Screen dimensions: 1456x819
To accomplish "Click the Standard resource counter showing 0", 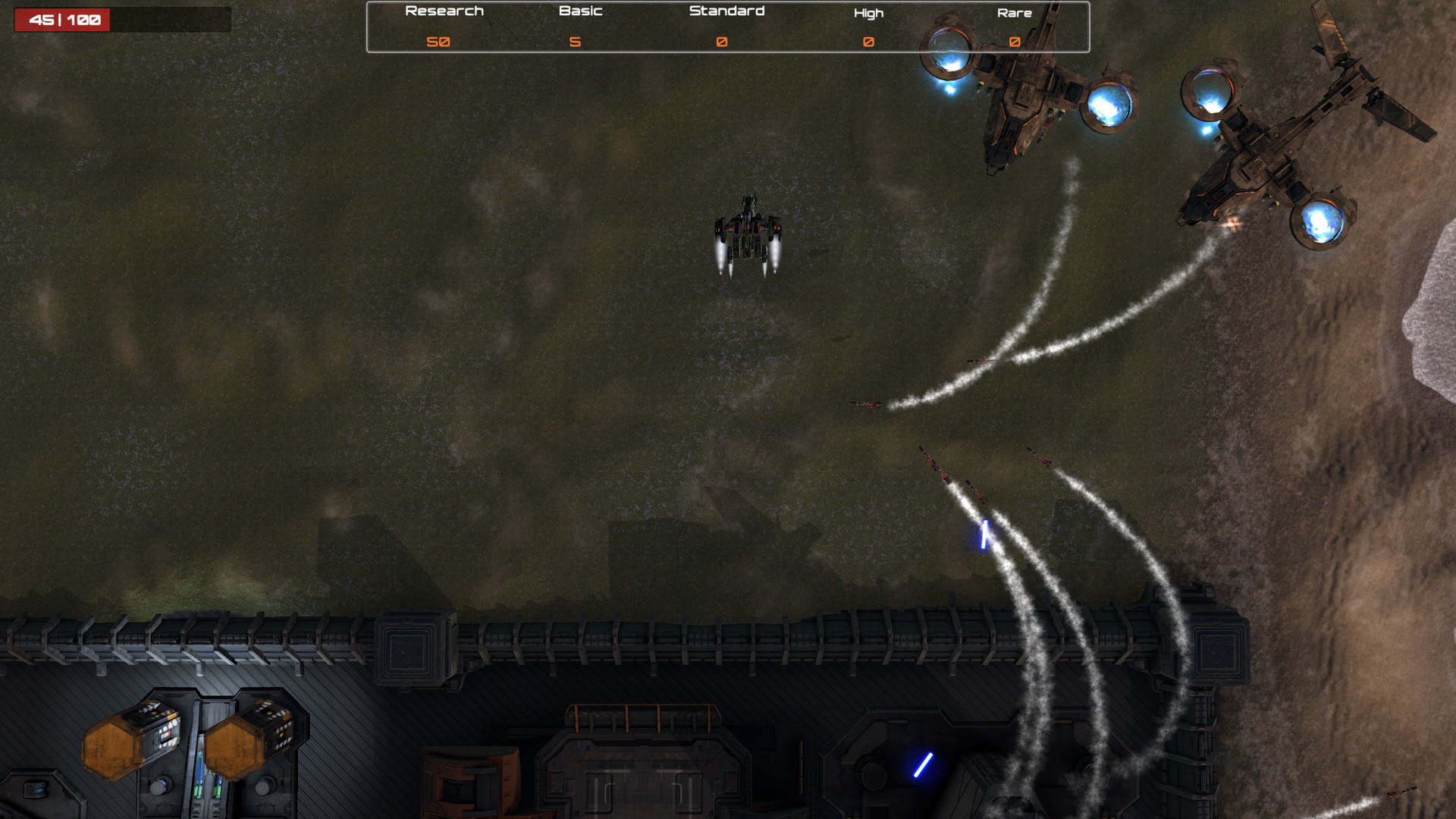I will coord(721,42).
